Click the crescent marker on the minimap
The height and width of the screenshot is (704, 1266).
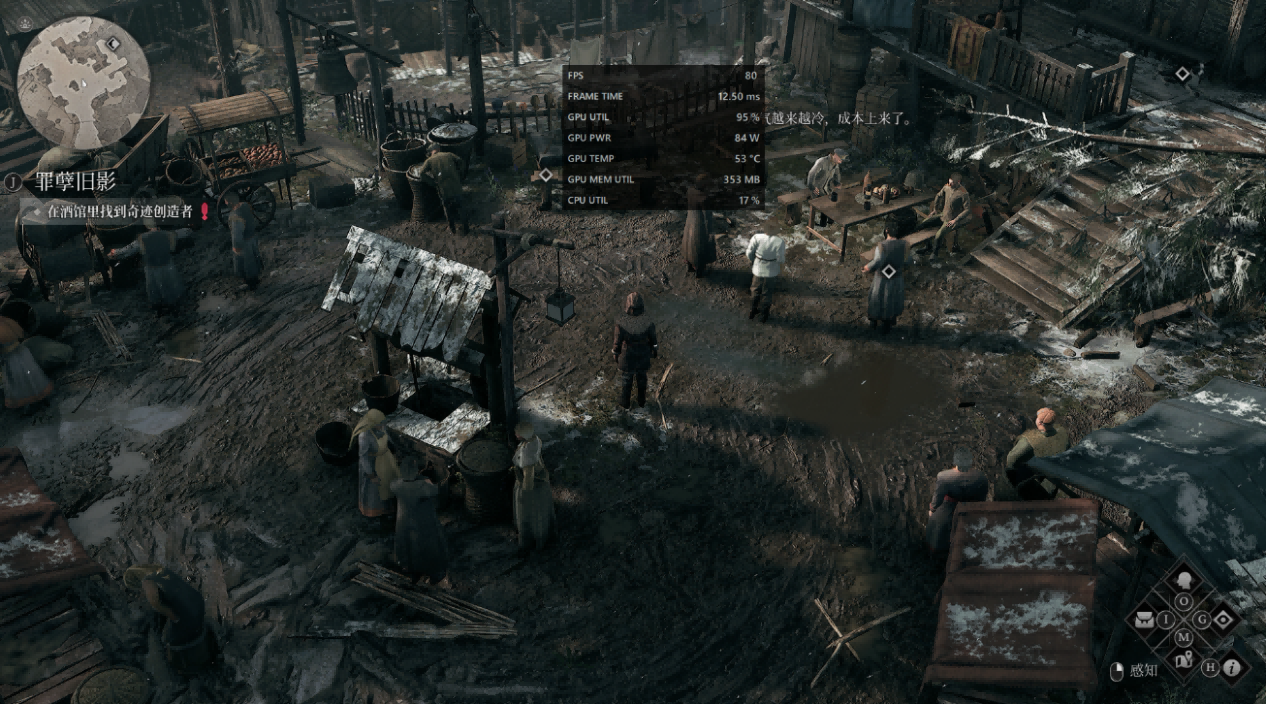coord(113,44)
